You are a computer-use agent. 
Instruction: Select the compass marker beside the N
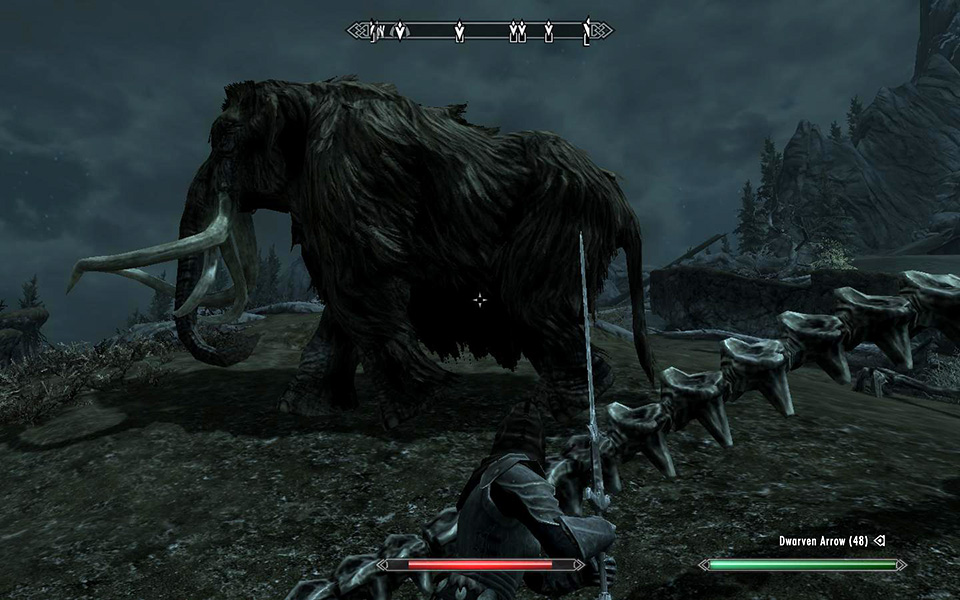(400, 32)
